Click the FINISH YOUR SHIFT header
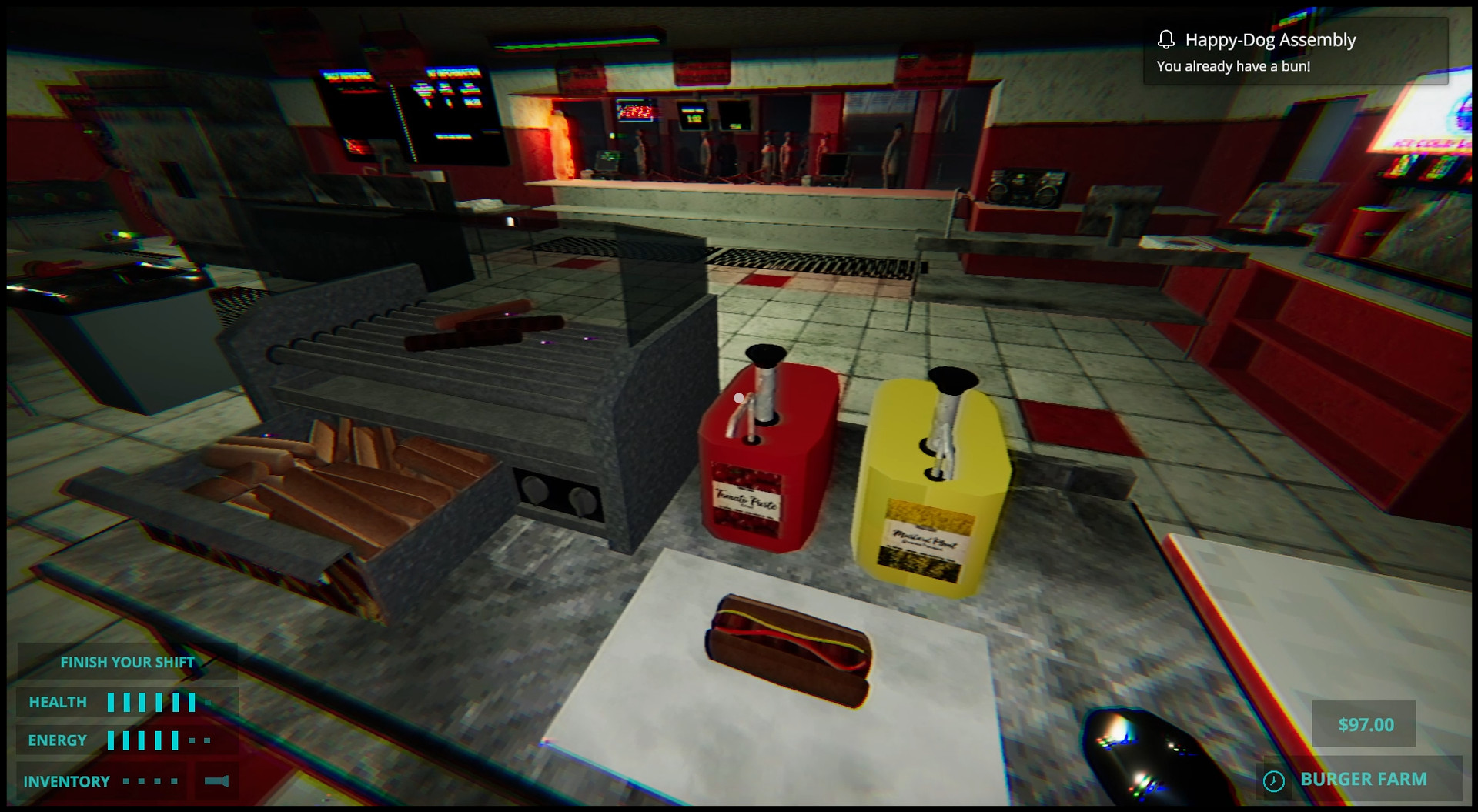This screenshot has height=812, width=1478. click(127, 661)
